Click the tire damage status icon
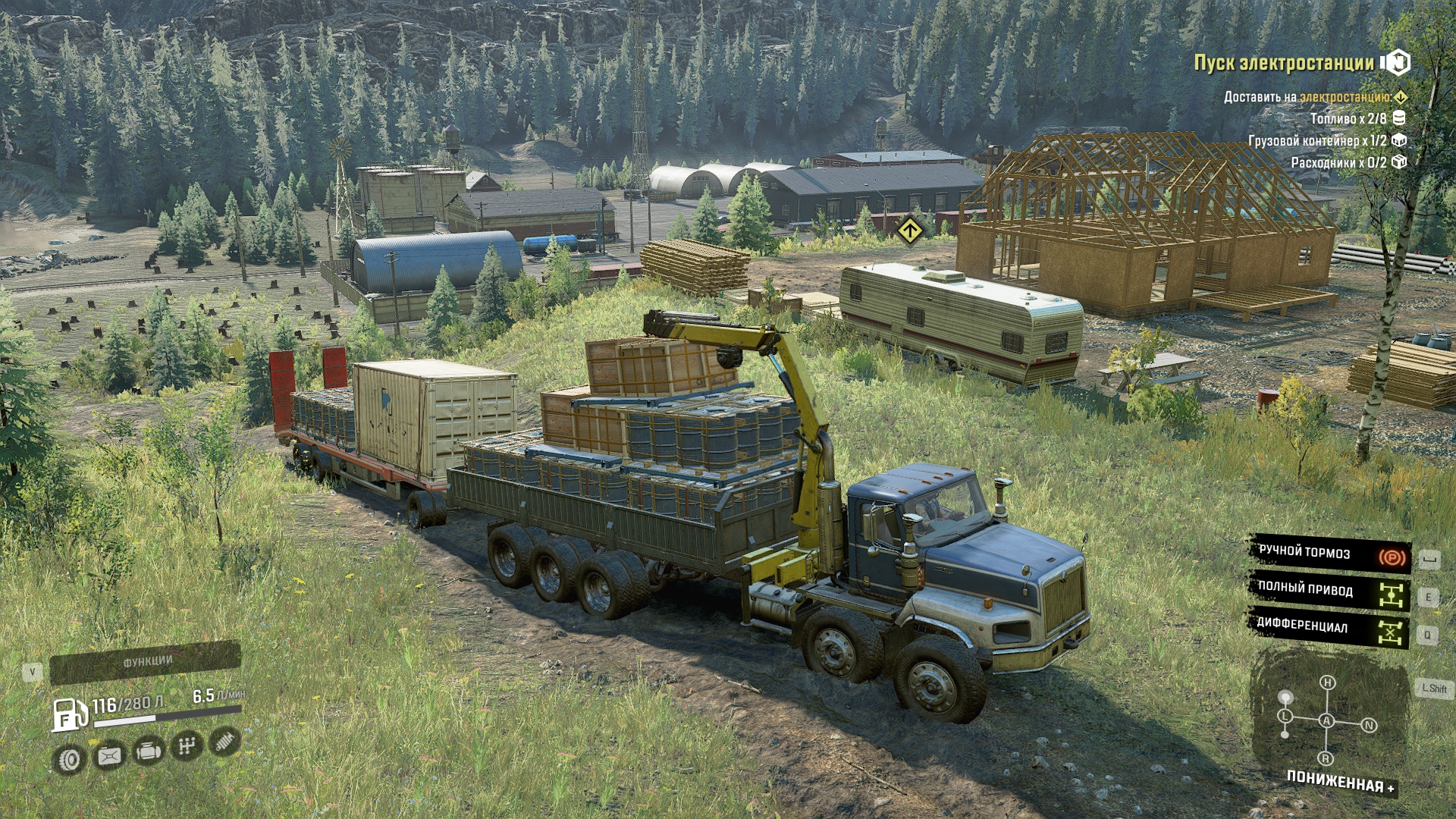The width and height of the screenshot is (1456, 819). tap(70, 759)
